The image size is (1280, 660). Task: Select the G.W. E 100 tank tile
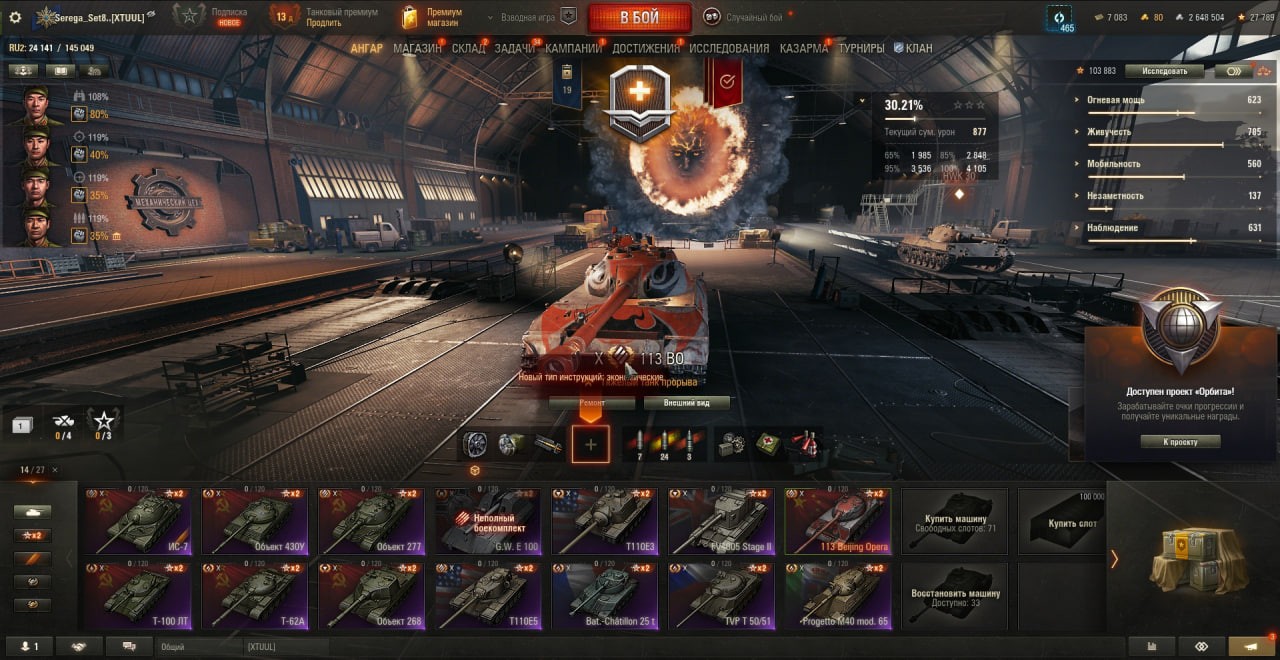tap(487, 521)
